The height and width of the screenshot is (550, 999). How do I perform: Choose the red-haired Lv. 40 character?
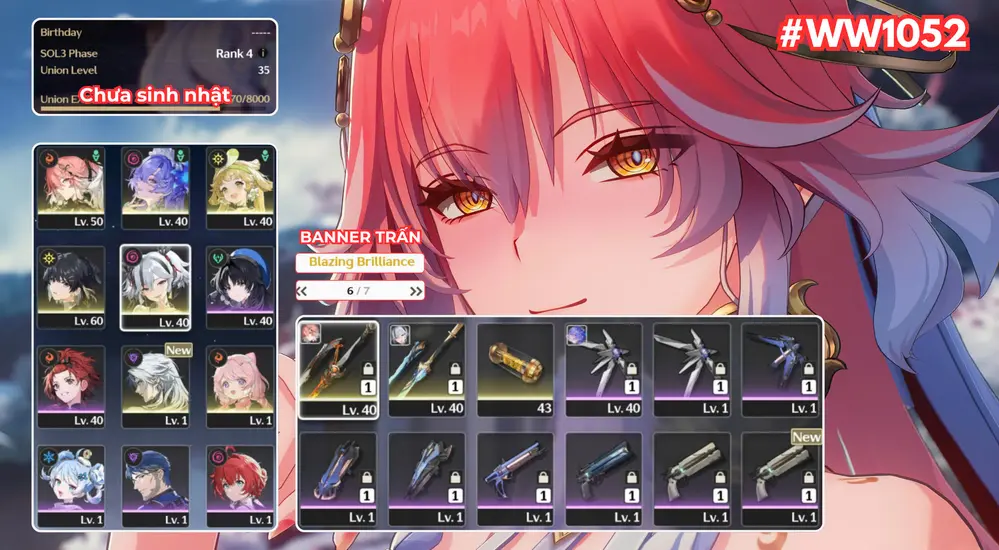70,386
